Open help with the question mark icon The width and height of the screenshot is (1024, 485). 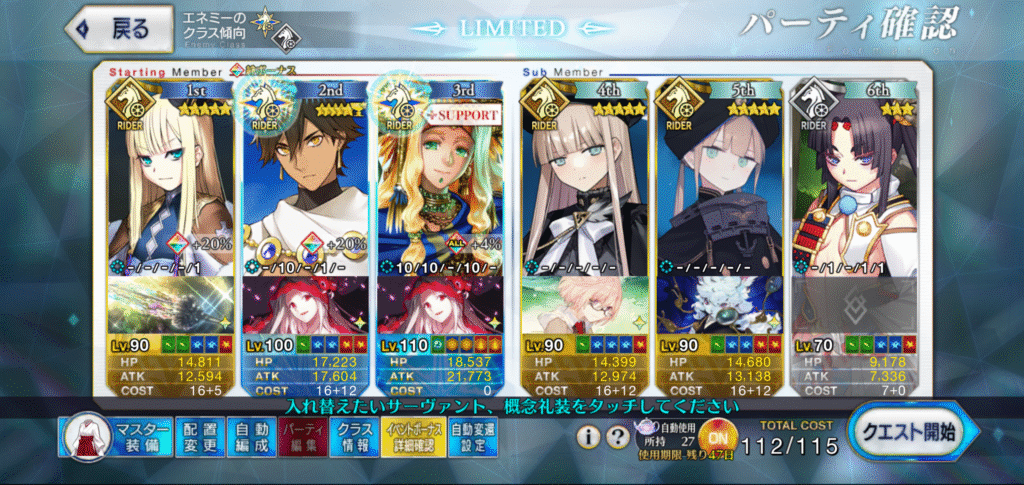tap(615, 437)
